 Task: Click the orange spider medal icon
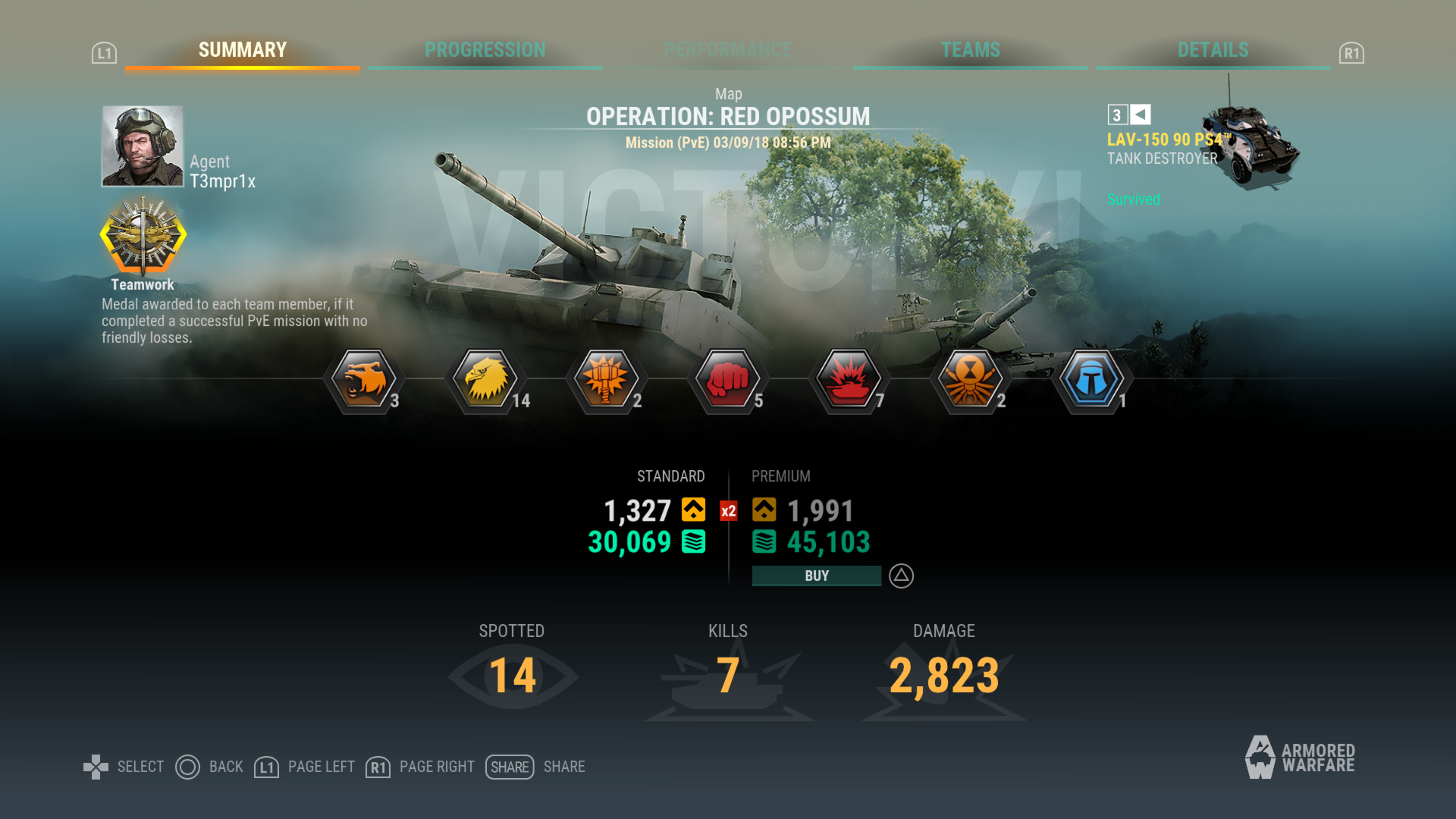[971, 381]
